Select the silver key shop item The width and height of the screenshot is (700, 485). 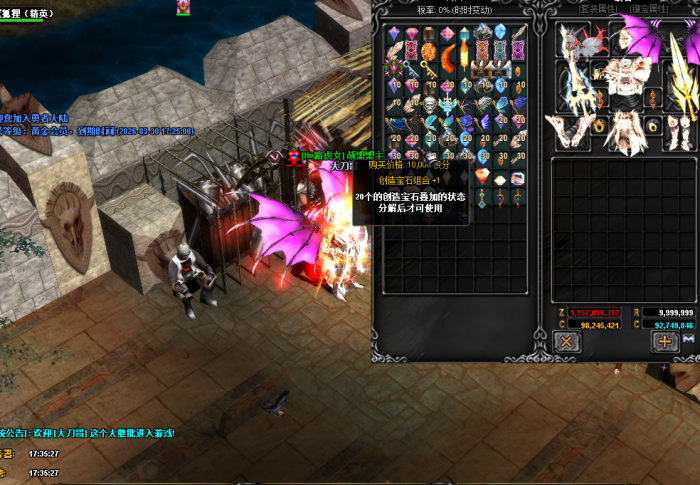click(x=411, y=68)
